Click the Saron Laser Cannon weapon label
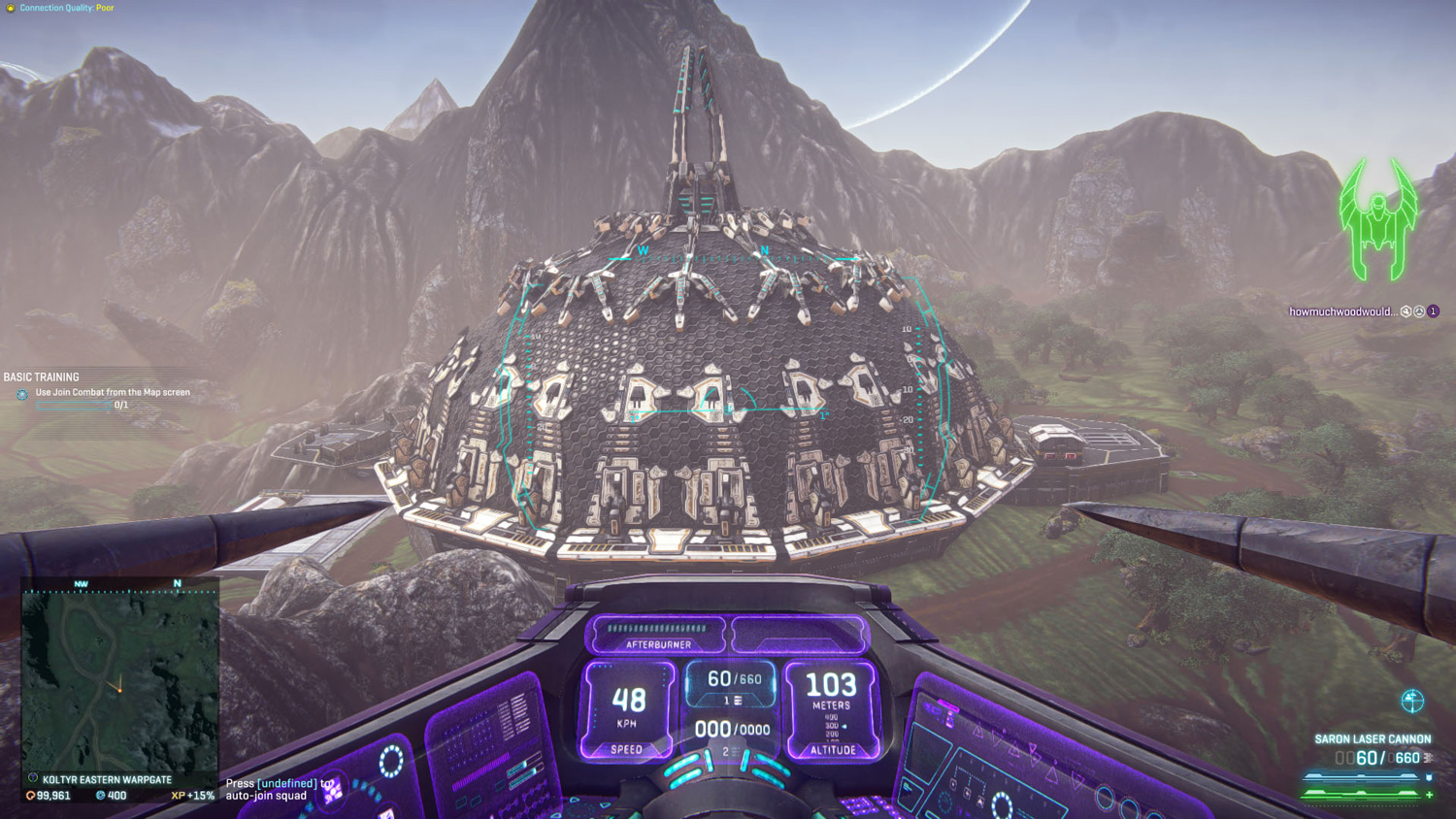Image resolution: width=1456 pixels, height=819 pixels. pyautogui.click(x=1373, y=739)
